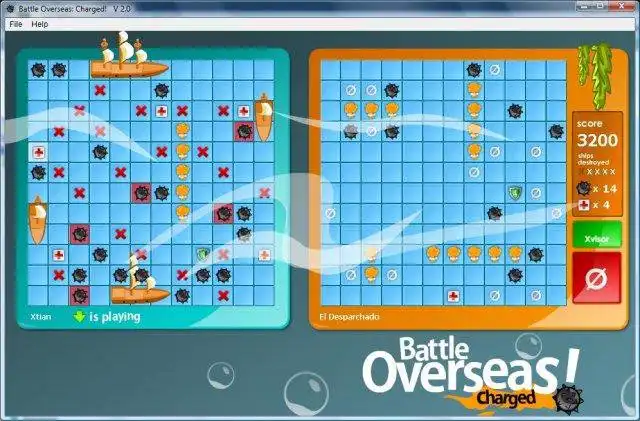Activate the green Xvisor button
Screen dimensions: 640x421
tap(596, 239)
